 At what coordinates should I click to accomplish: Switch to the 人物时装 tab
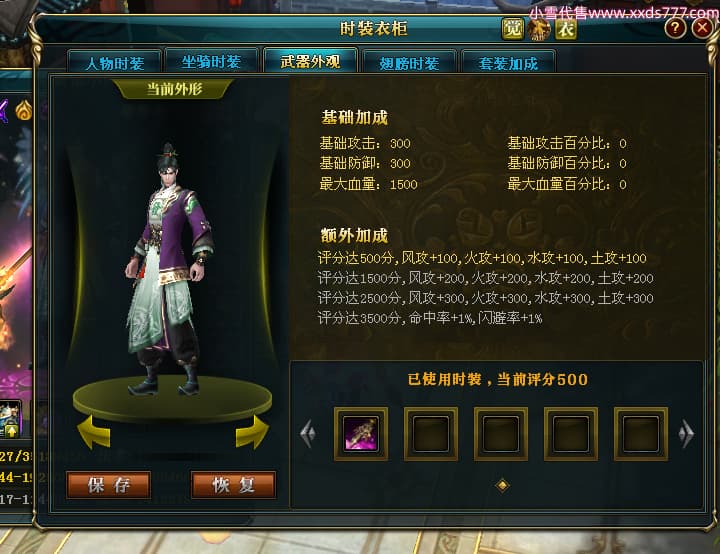pos(114,63)
